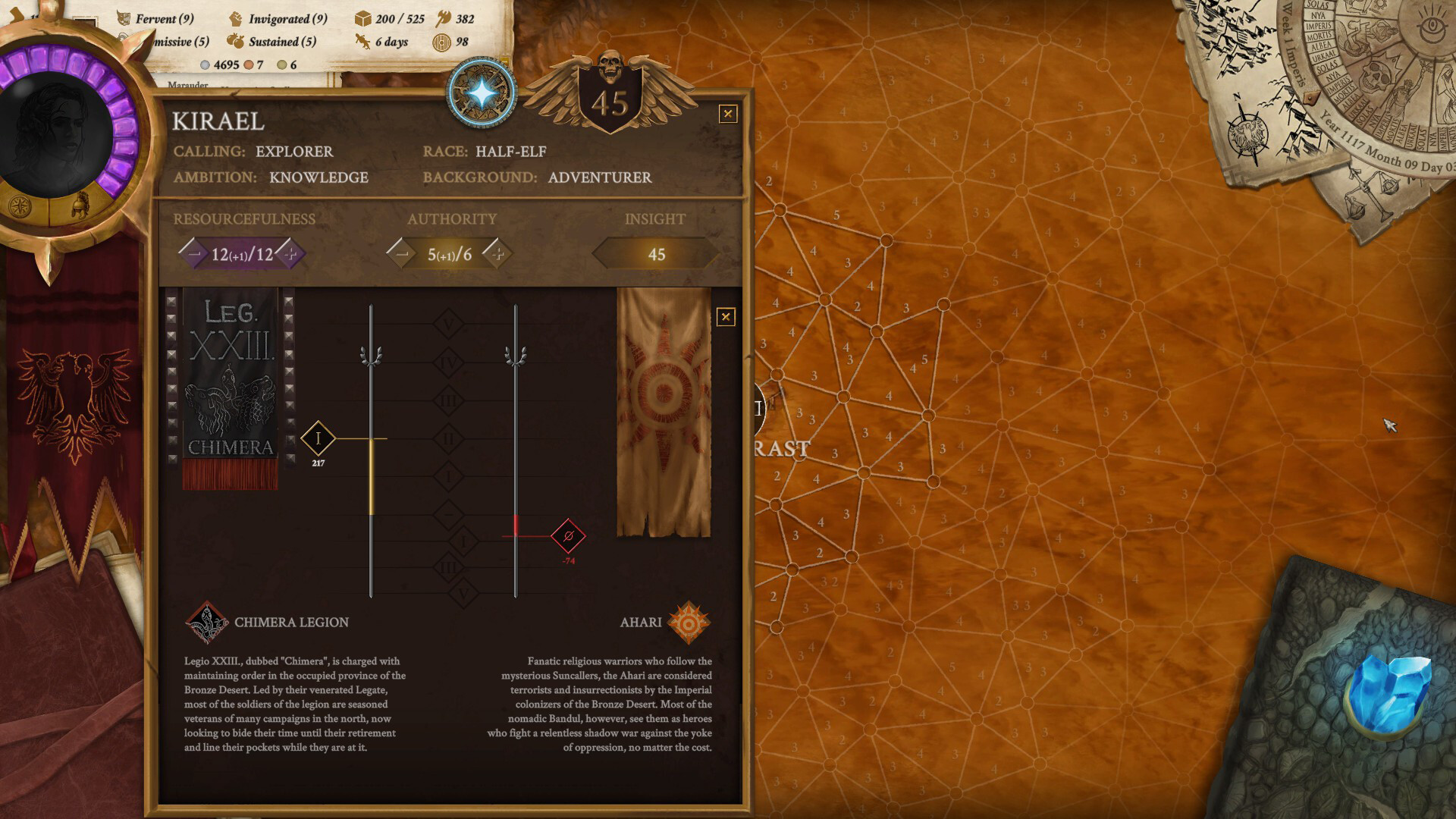Click the Sustained fruit icon
1456x819 pixels.
click(x=235, y=42)
